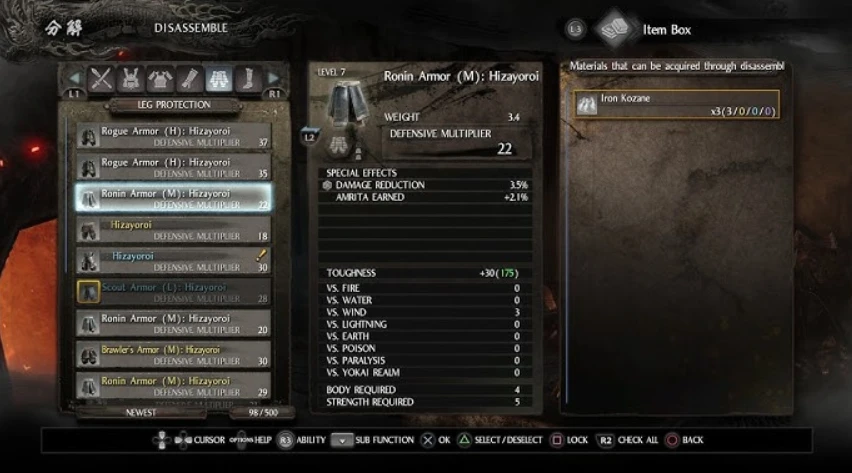This screenshot has height=473, width=852.
Task: Open the arm guard category tab
Action: 189,79
